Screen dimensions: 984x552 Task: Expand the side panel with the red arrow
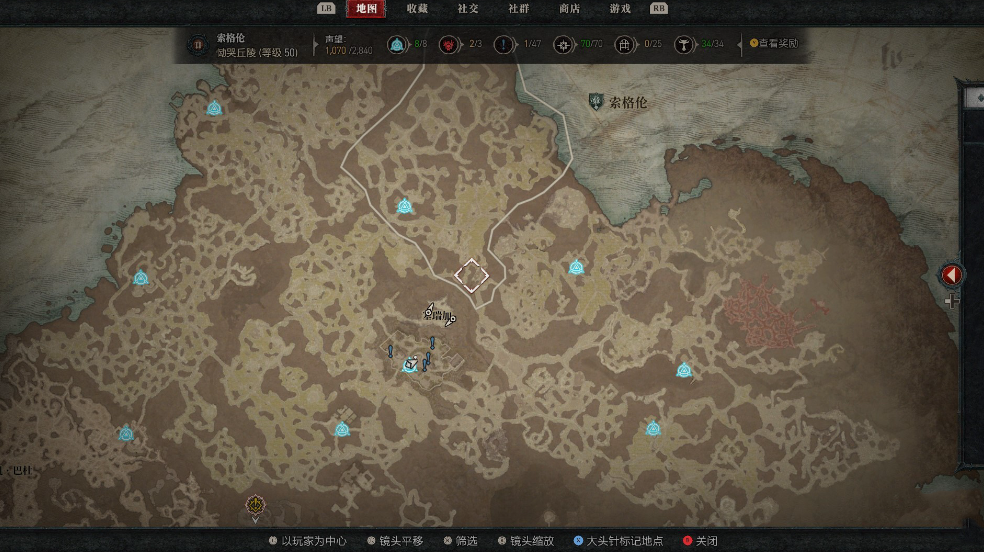point(952,274)
